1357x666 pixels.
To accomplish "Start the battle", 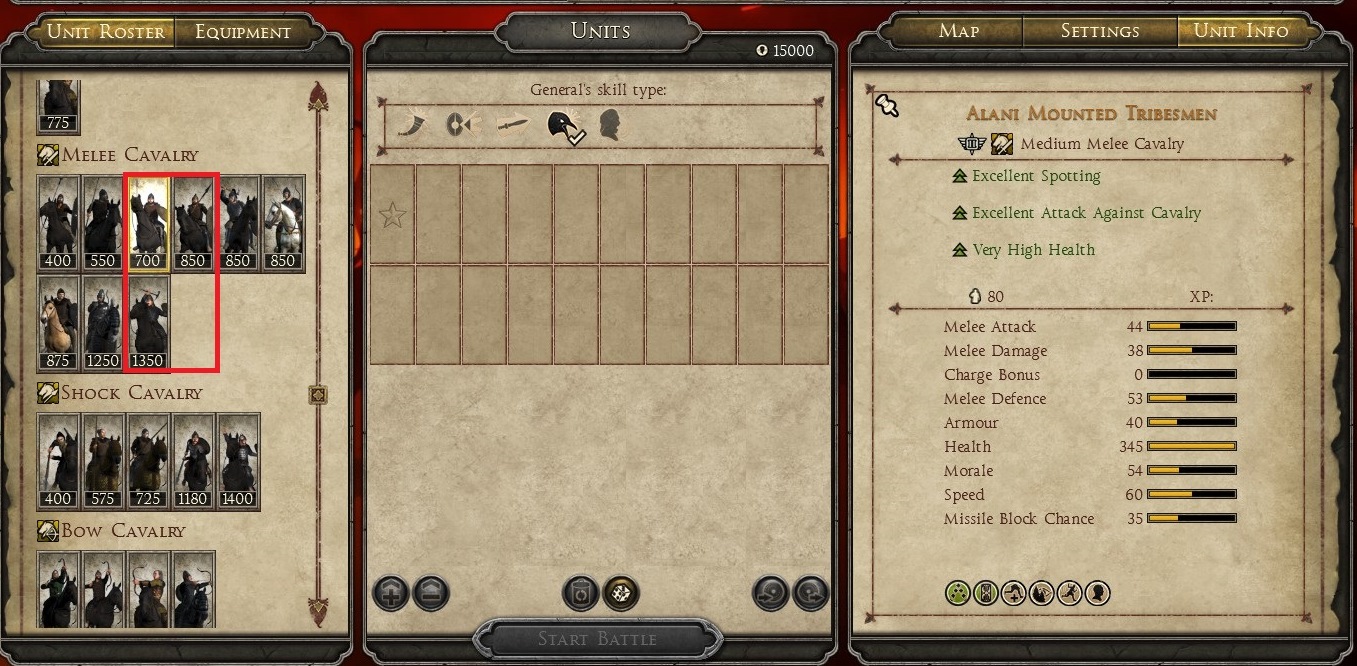I will (x=597, y=639).
